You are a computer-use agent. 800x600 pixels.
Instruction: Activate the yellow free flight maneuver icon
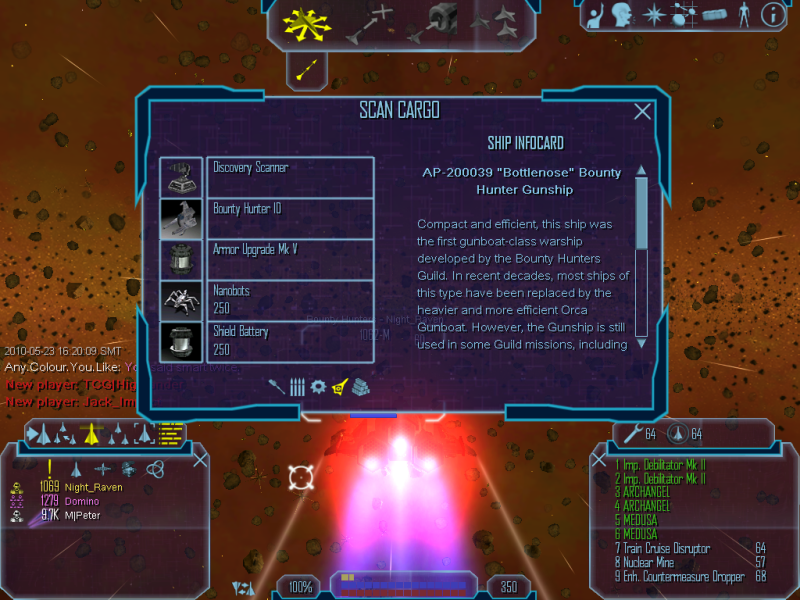[300, 22]
